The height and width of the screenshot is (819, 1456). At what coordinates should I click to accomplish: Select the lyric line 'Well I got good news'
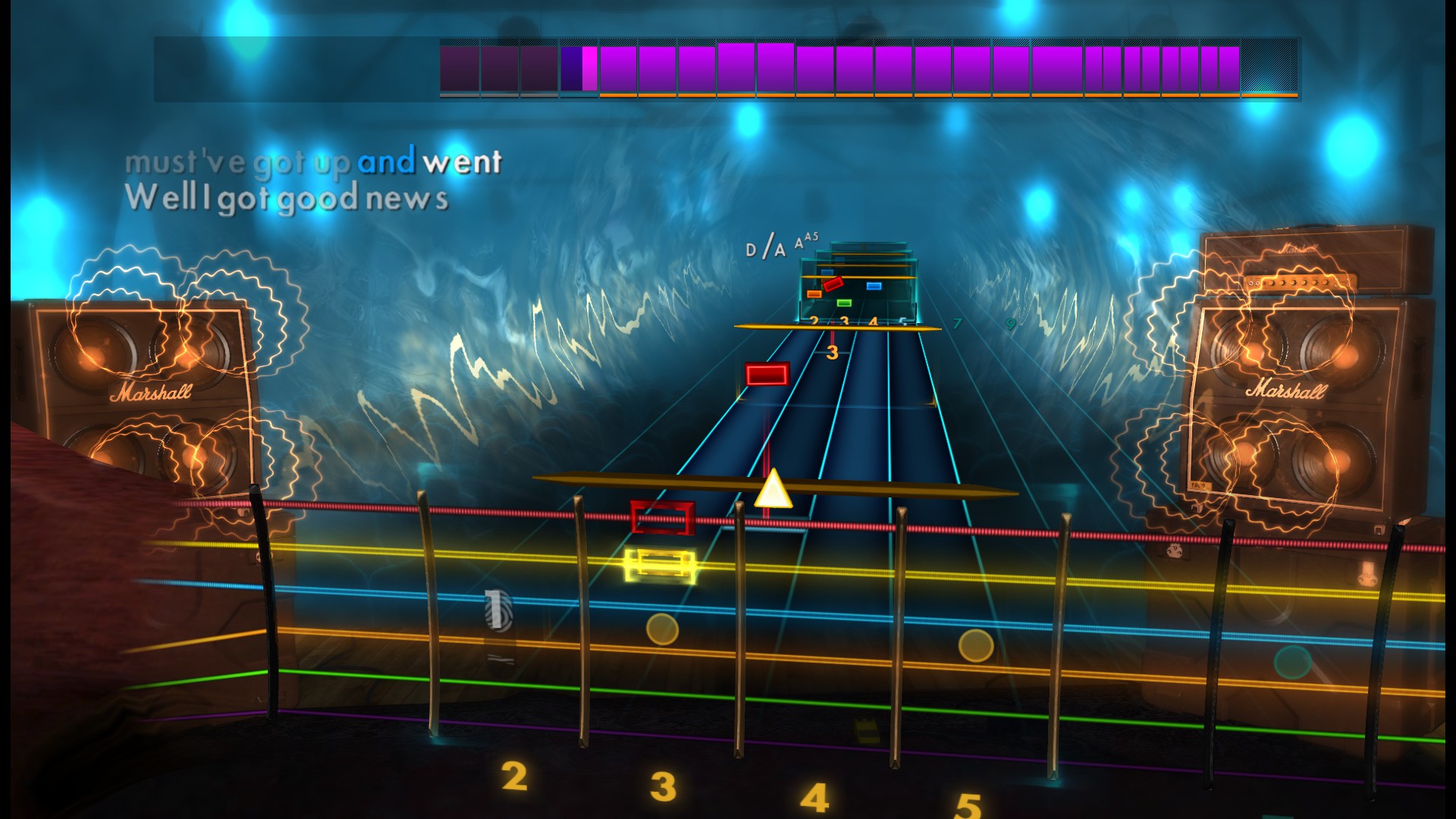tap(288, 199)
